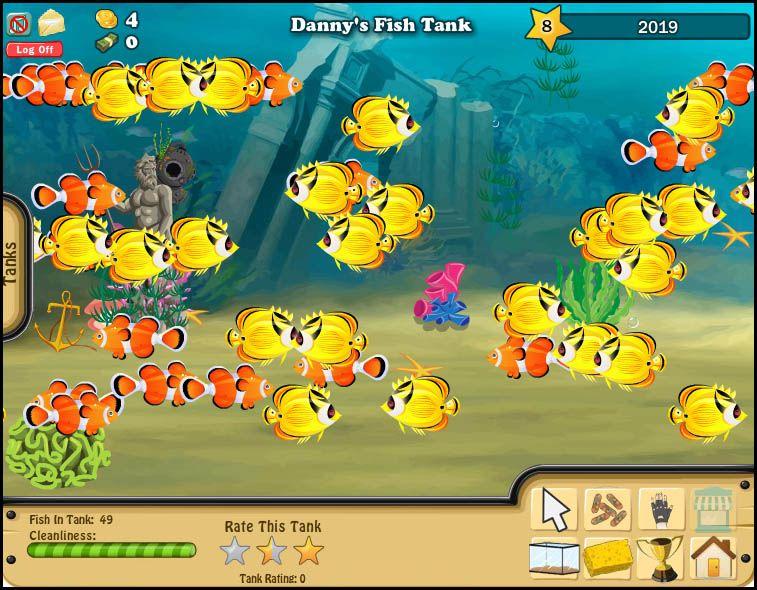Rate this tank with the half-gold star

coord(271,551)
